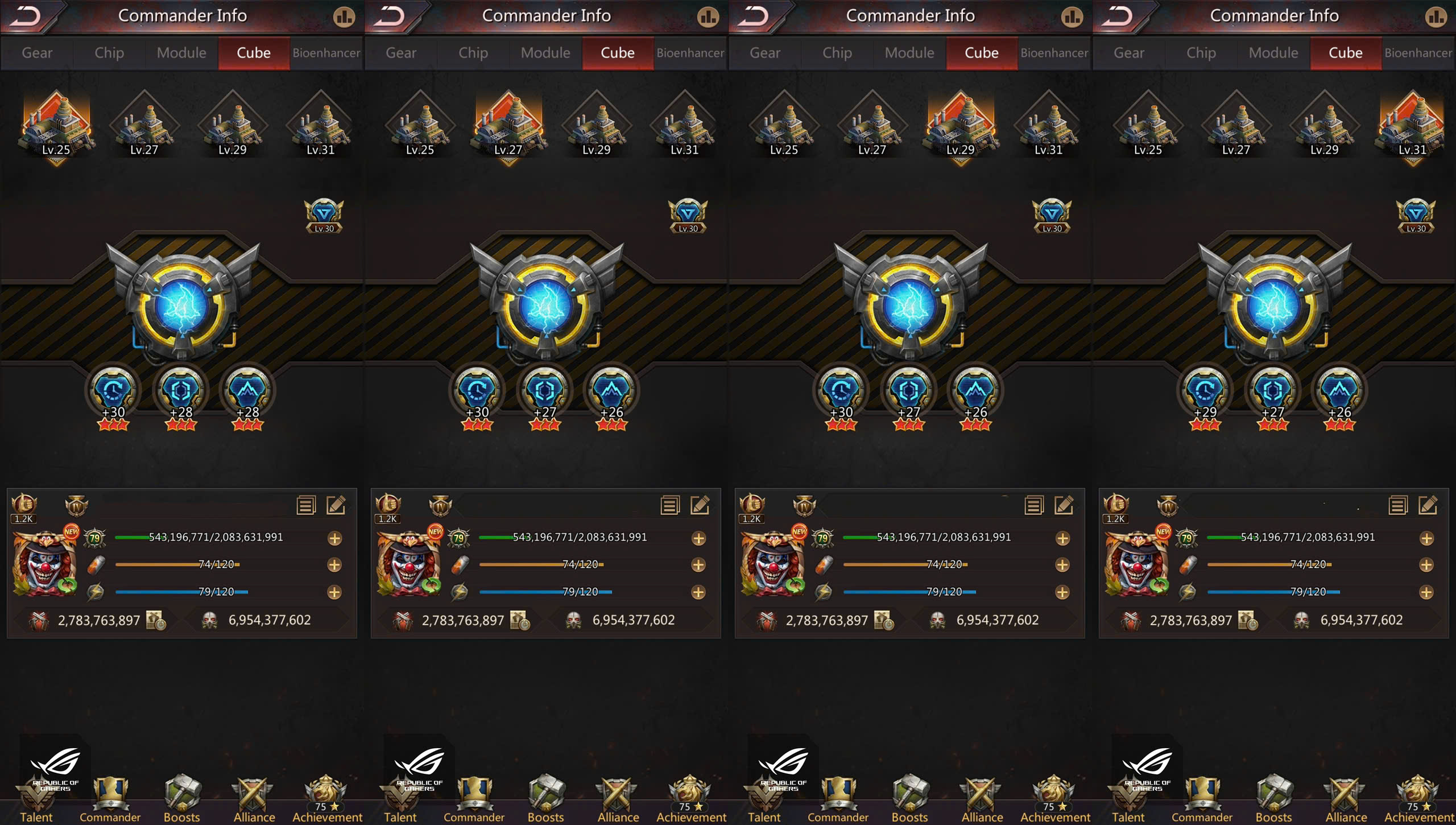Open the +28 hexagon cube slot

pos(181,393)
